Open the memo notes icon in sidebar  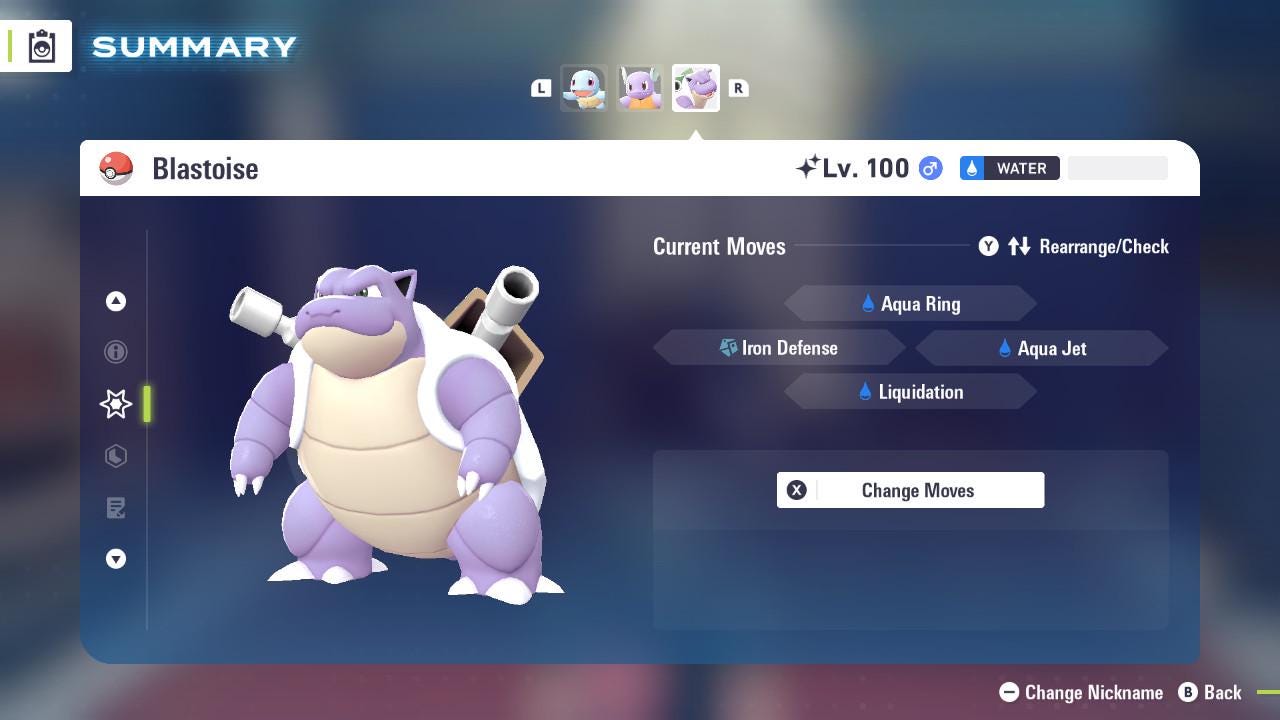click(x=116, y=508)
